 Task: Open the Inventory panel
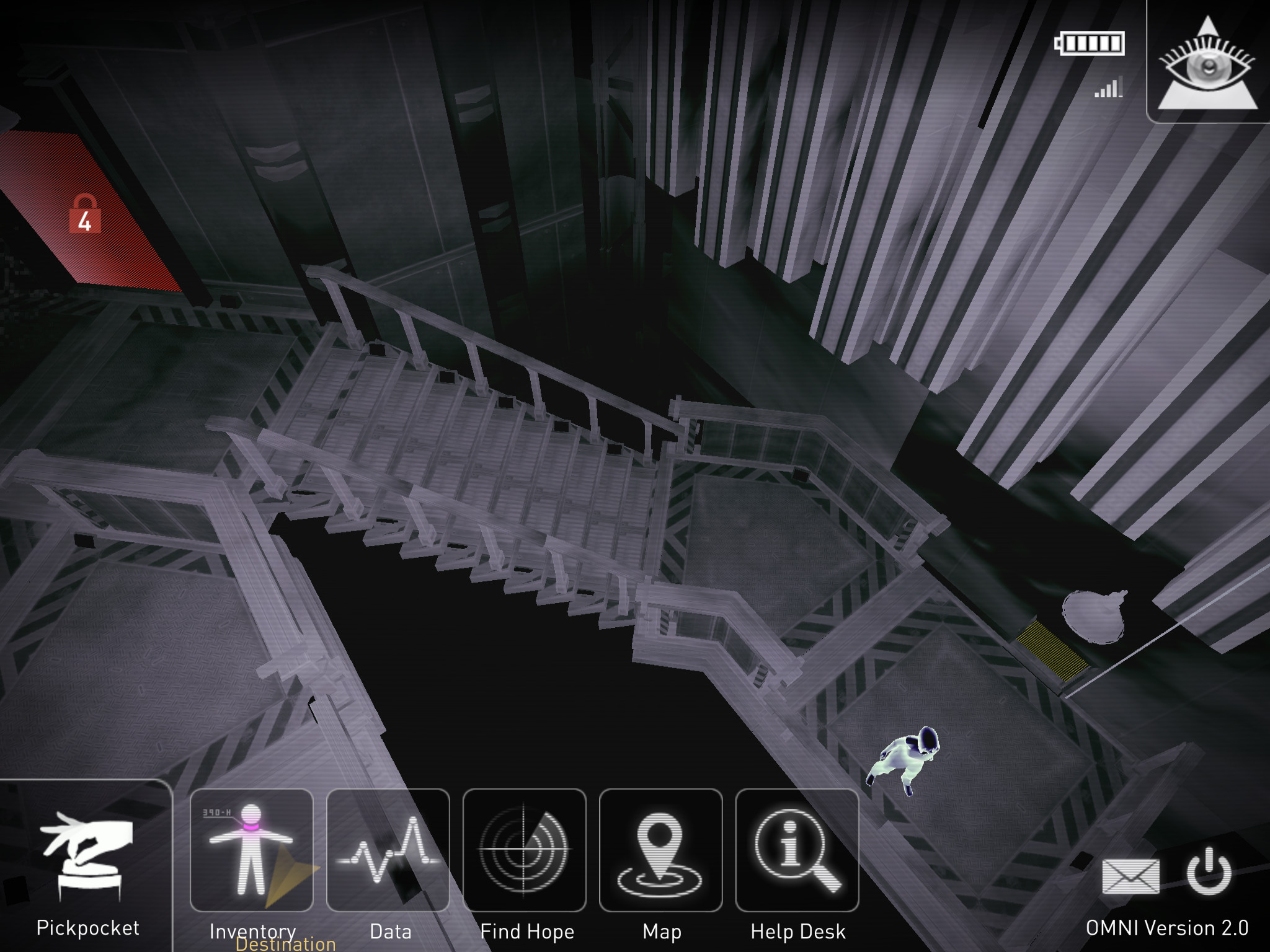[251, 850]
